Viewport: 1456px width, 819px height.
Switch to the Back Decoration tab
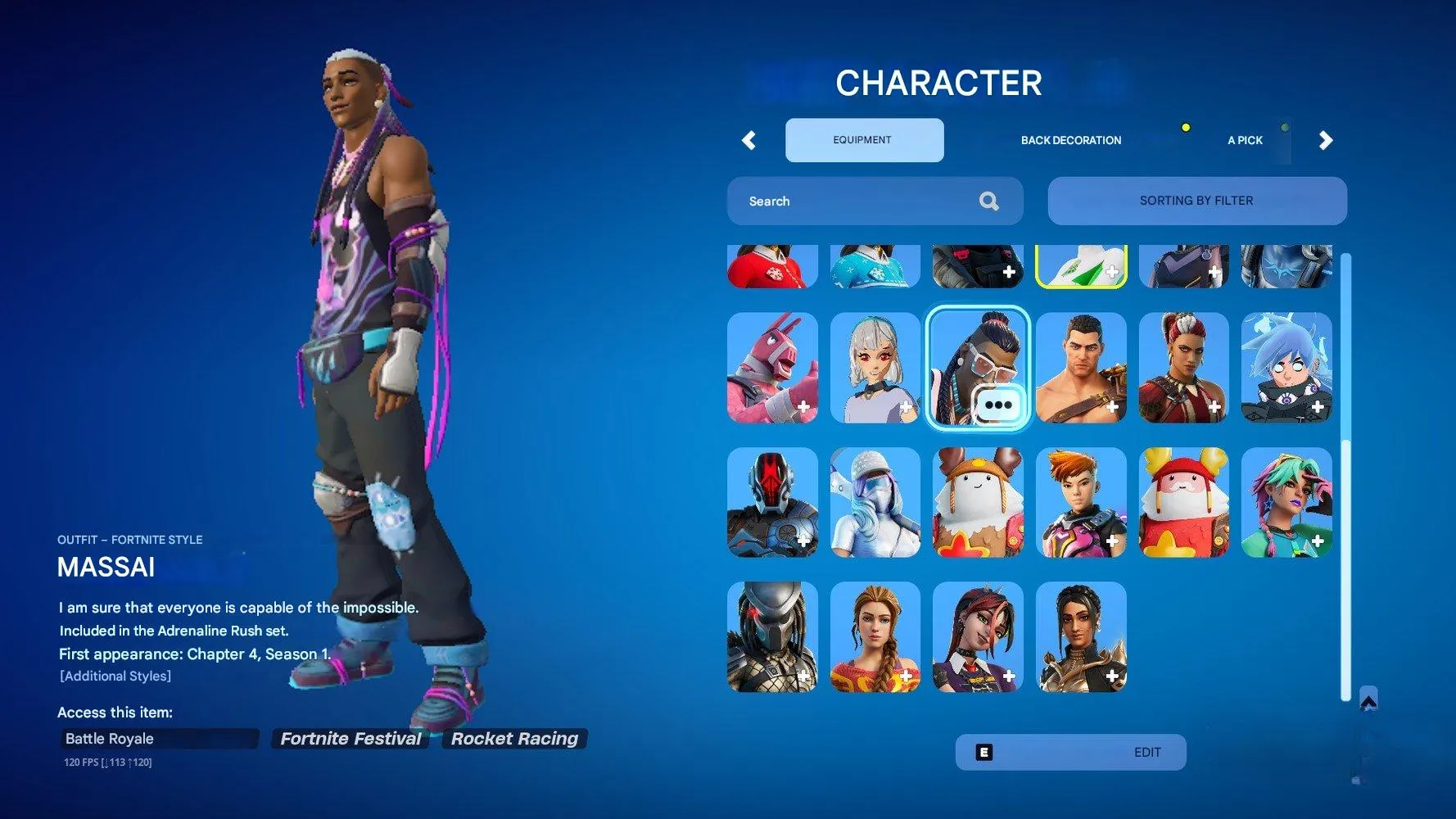(1070, 140)
